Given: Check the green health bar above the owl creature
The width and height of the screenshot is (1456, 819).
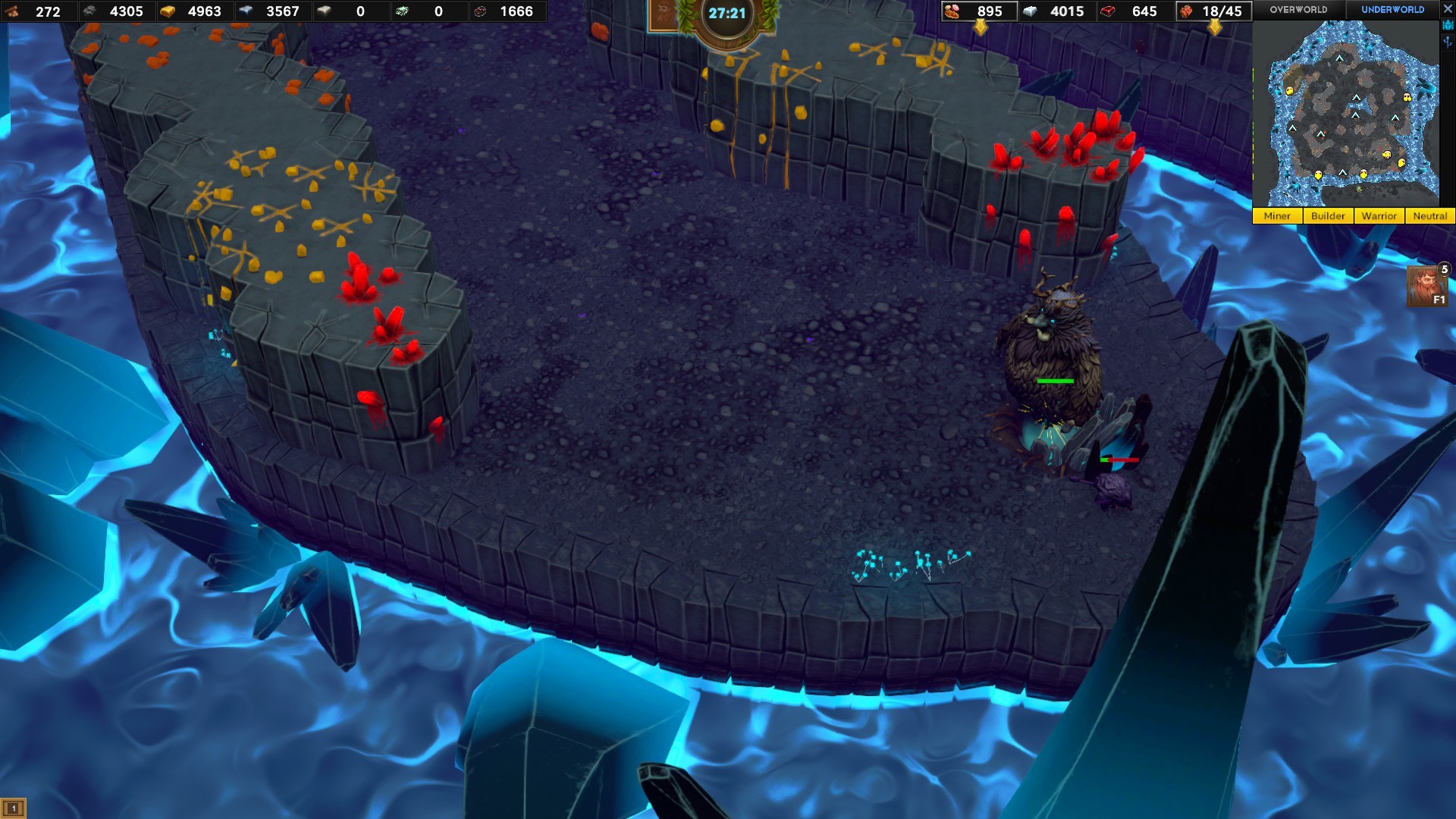Looking at the screenshot, I should tap(1055, 379).
